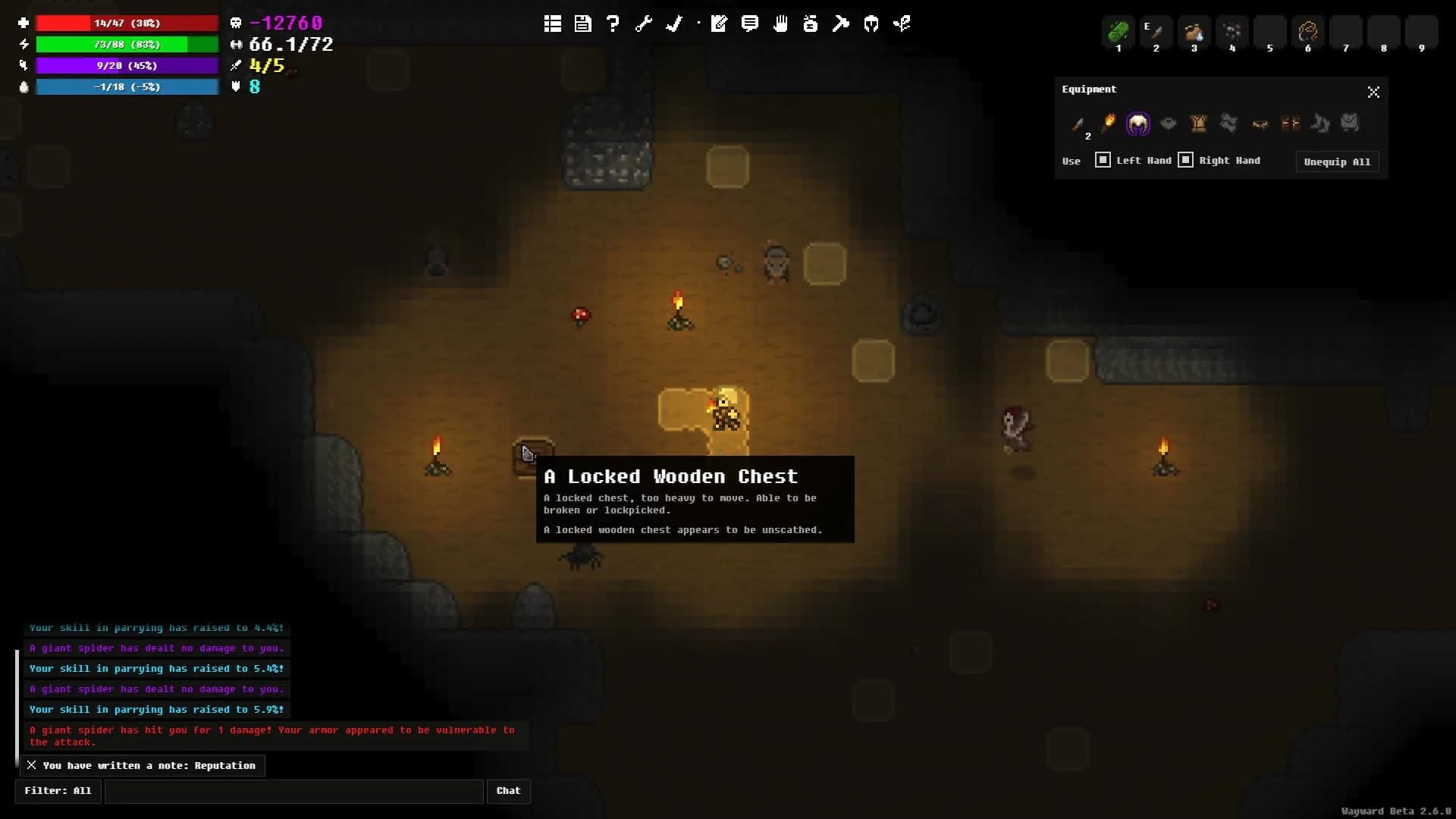Open equipment with the helmet toolbar icon

point(871,24)
